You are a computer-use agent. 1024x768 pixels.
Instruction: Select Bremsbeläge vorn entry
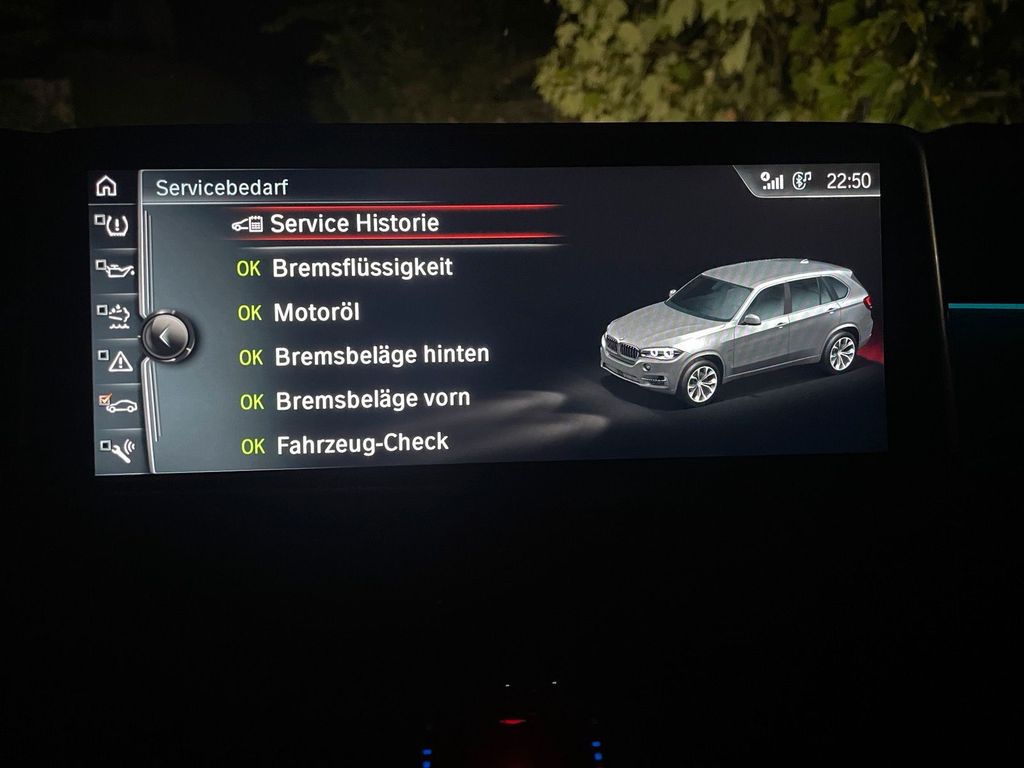pos(372,400)
